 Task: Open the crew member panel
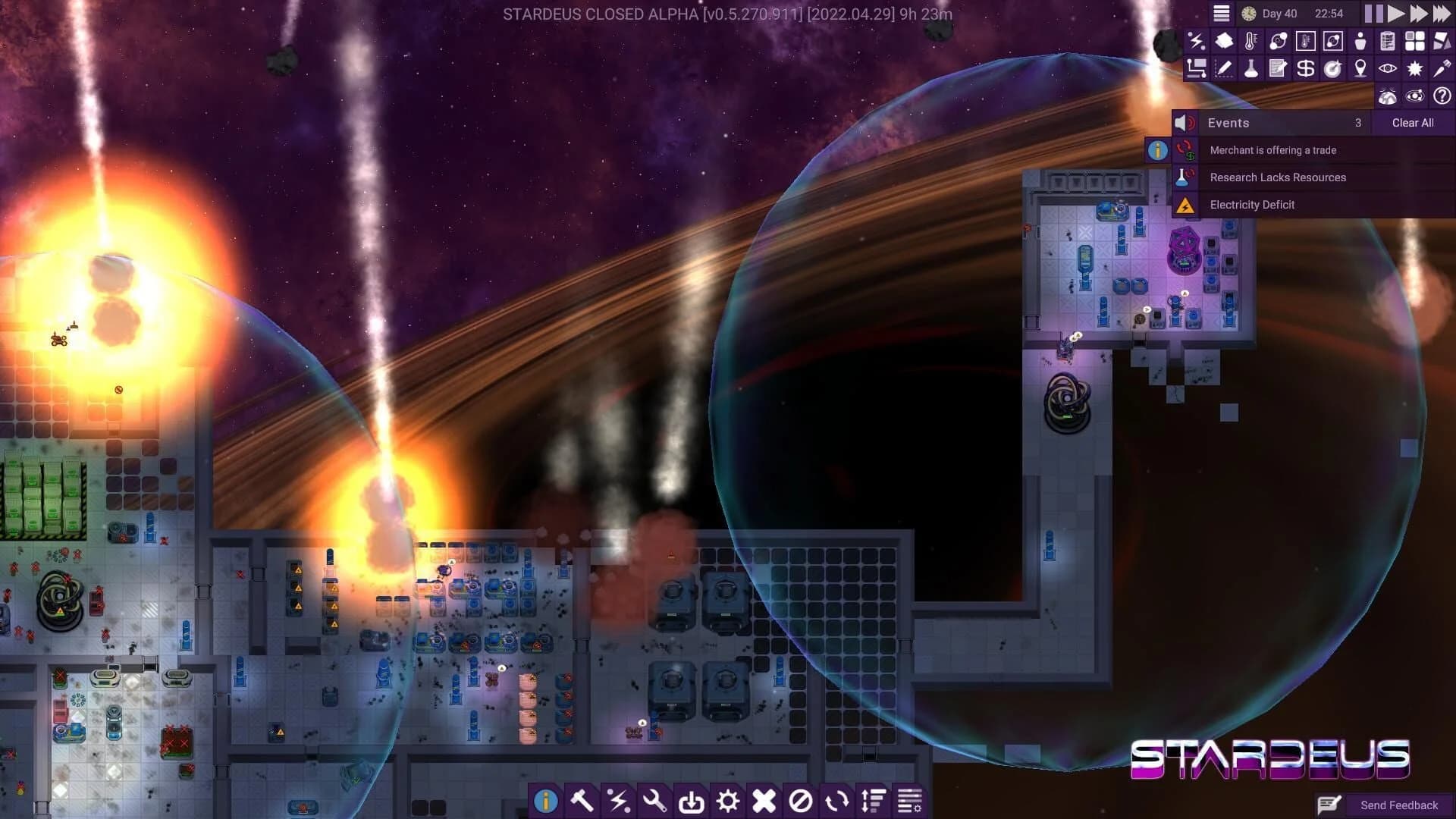[x=1361, y=41]
